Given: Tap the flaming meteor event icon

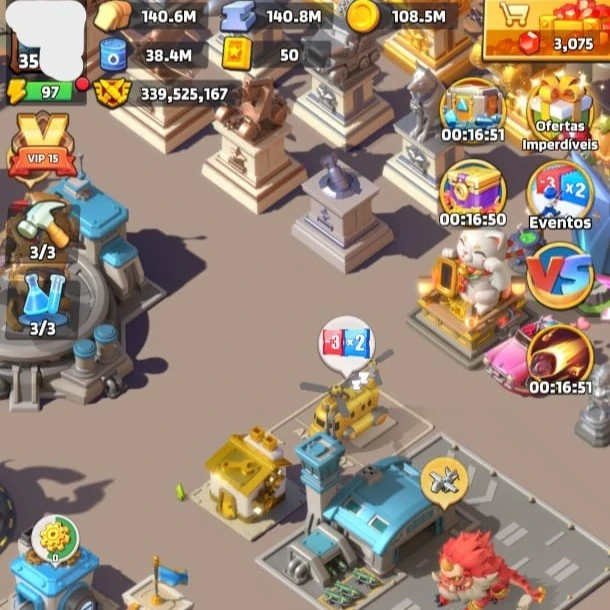Looking at the screenshot, I should coord(560,357).
